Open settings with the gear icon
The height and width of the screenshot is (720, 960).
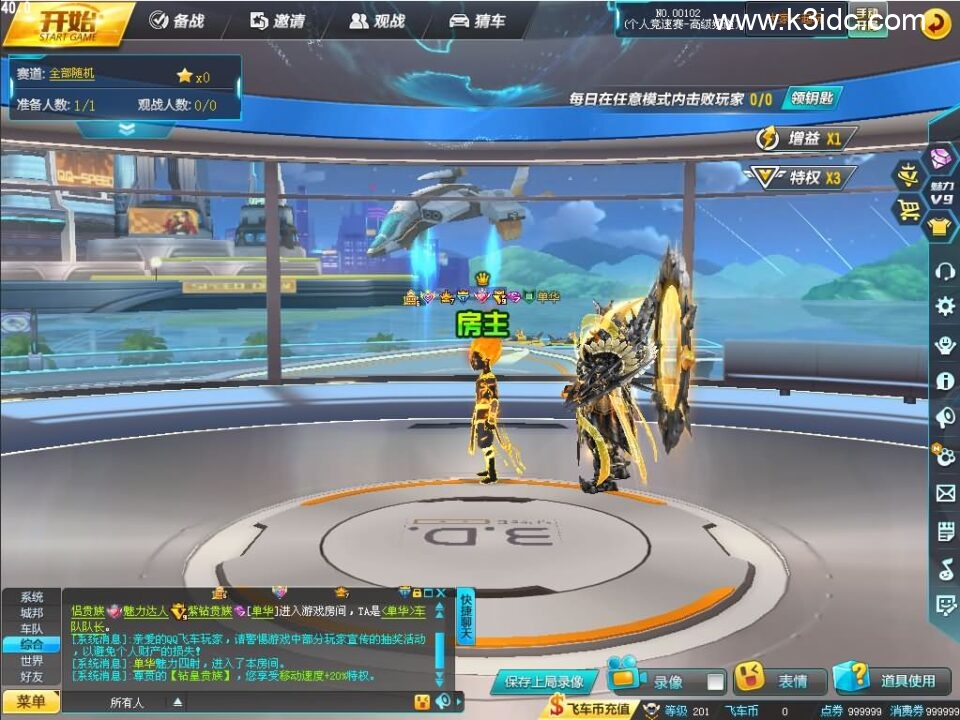coord(944,306)
